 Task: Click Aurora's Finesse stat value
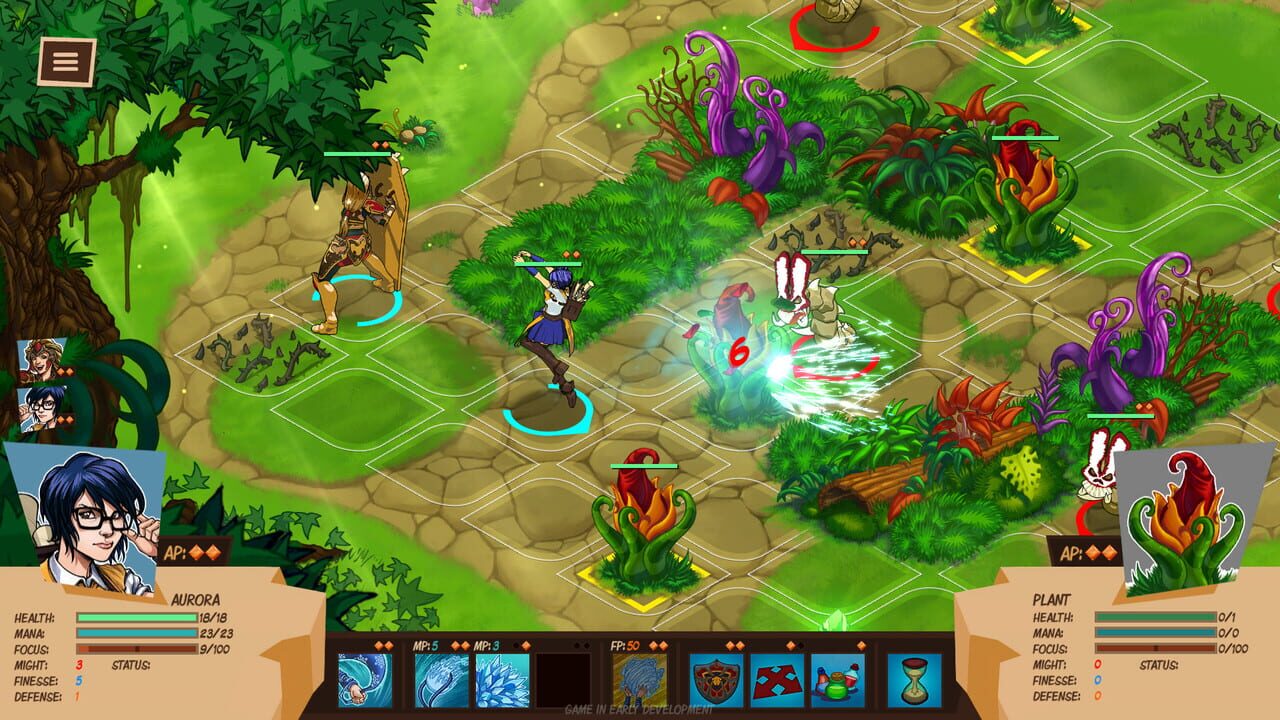coord(78,679)
